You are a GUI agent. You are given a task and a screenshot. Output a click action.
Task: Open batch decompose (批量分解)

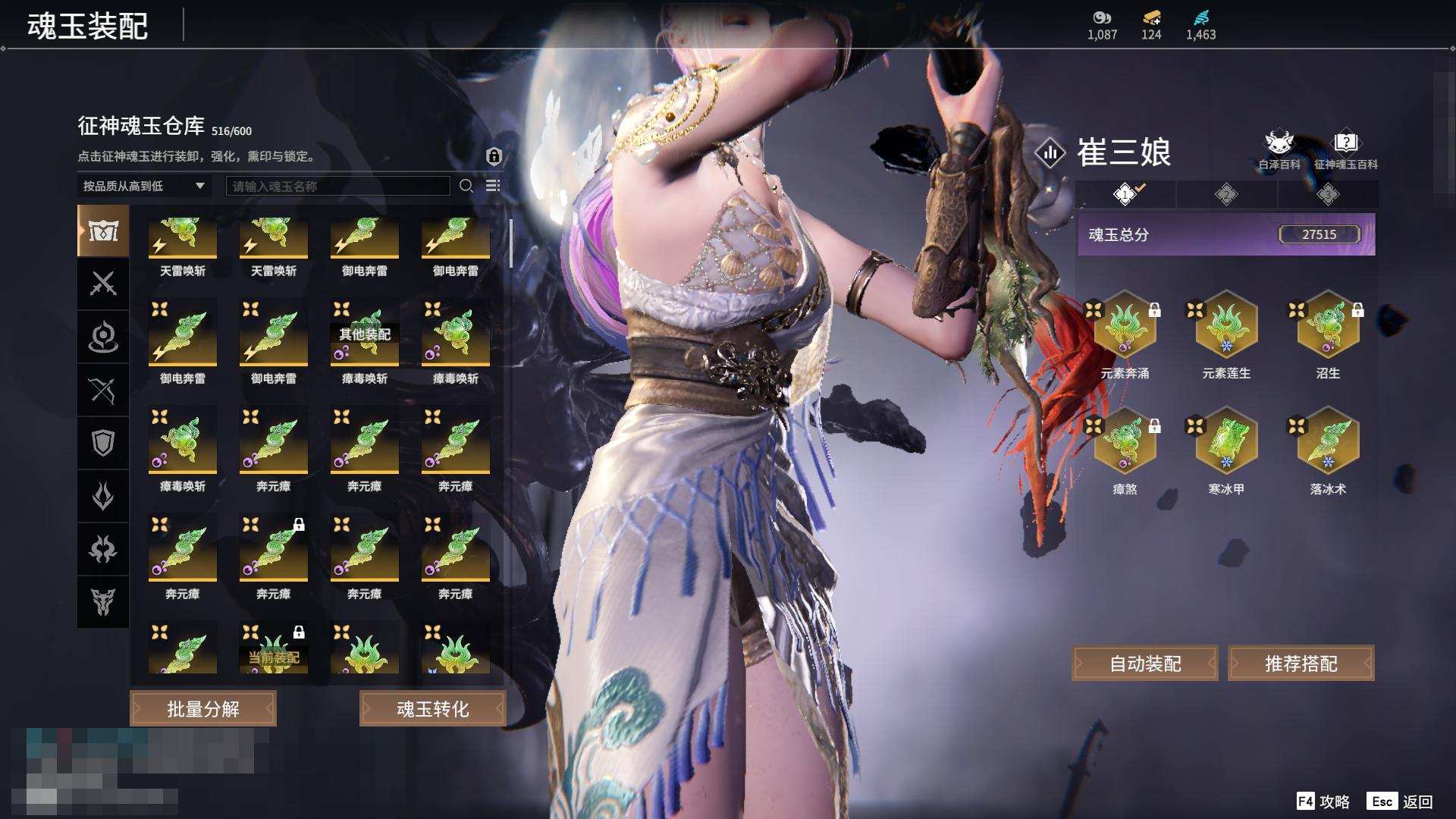point(202,709)
